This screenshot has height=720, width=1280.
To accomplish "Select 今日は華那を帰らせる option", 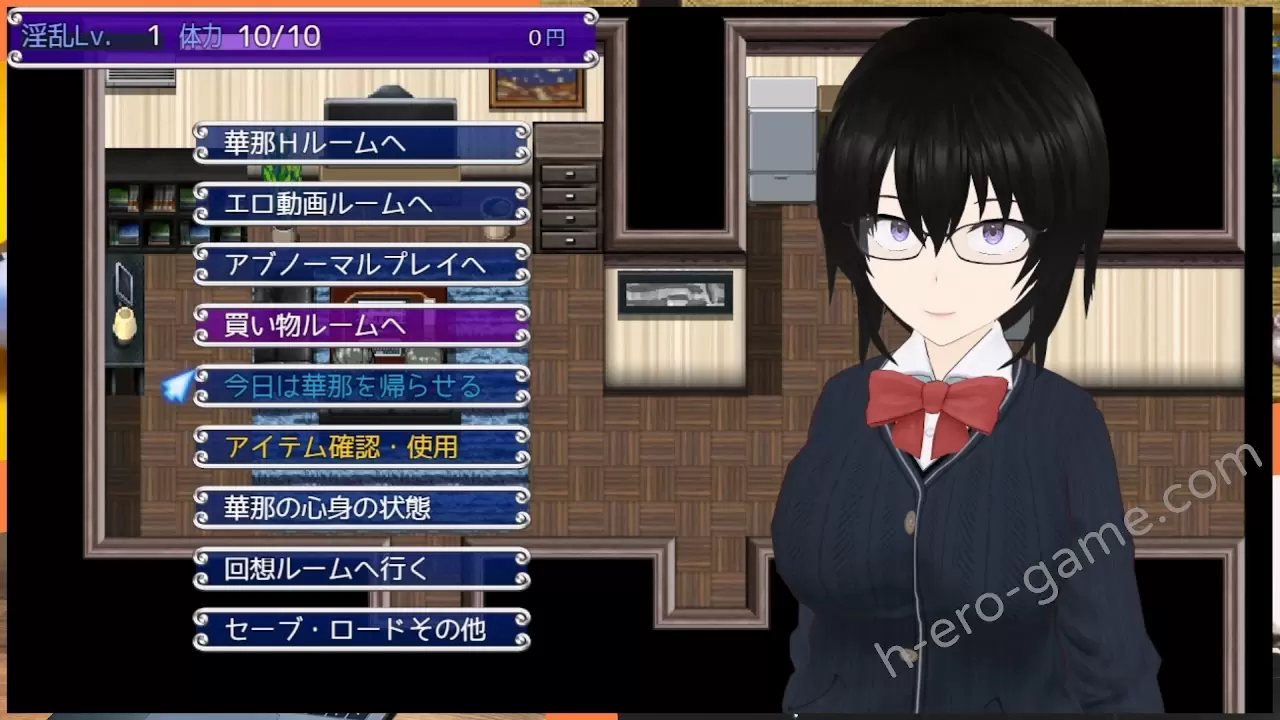I will coord(361,387).
